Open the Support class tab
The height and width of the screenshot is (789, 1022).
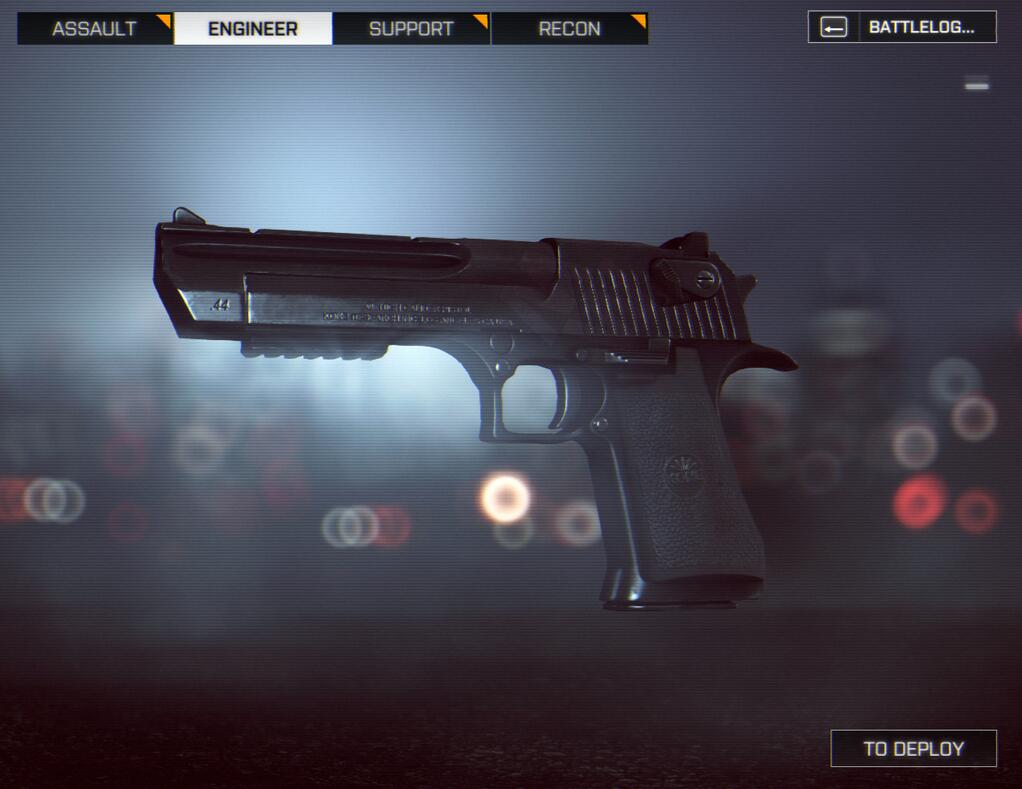point(411,28)
